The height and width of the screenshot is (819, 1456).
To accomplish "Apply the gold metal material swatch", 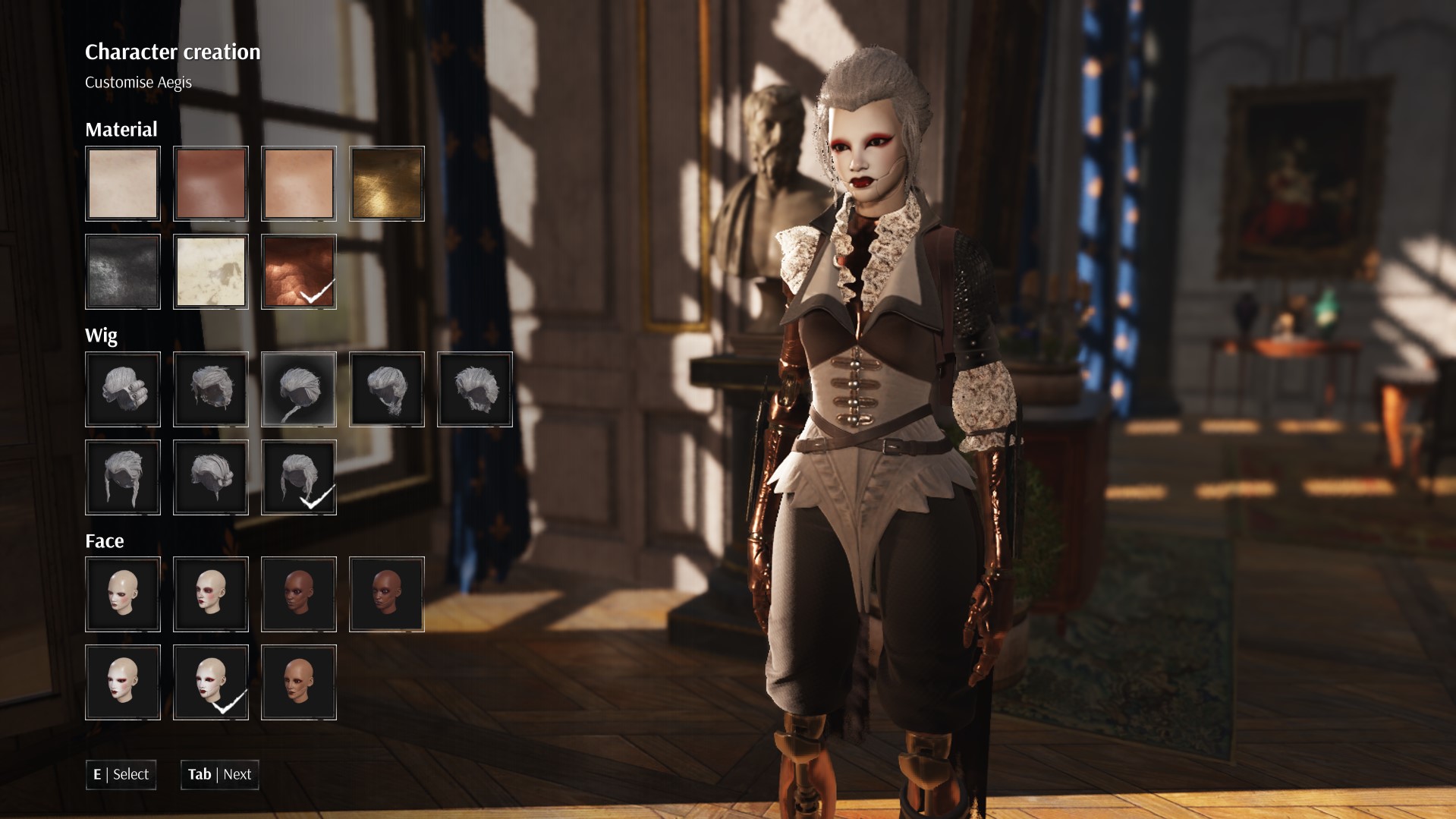I will (x=387, y=184).
